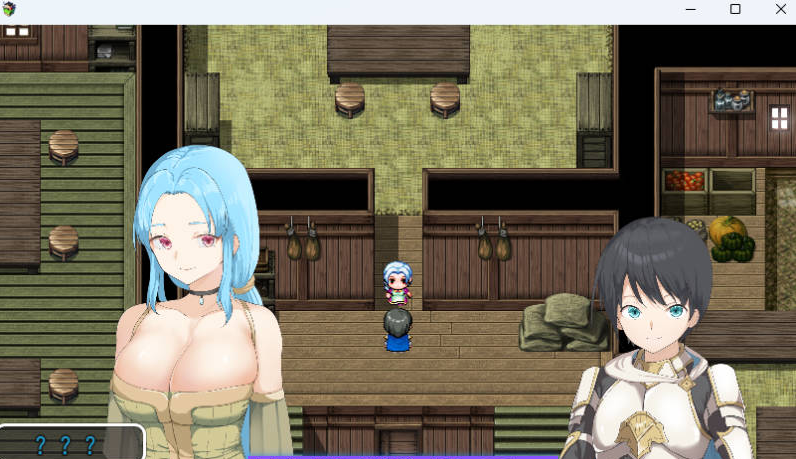Maximize the game window
Viewport: 796px width, 459px height.
(735, 9)
